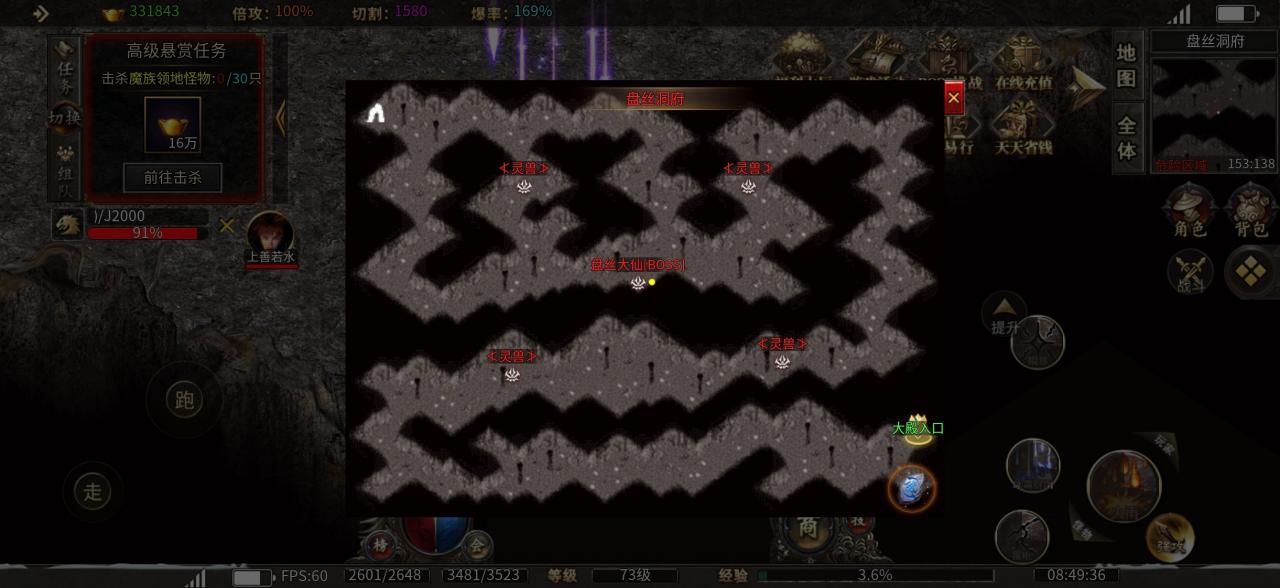Open the 背包 backpack
The height and width of the screenshot is (588, 1280).
[x=1250, y=212]
